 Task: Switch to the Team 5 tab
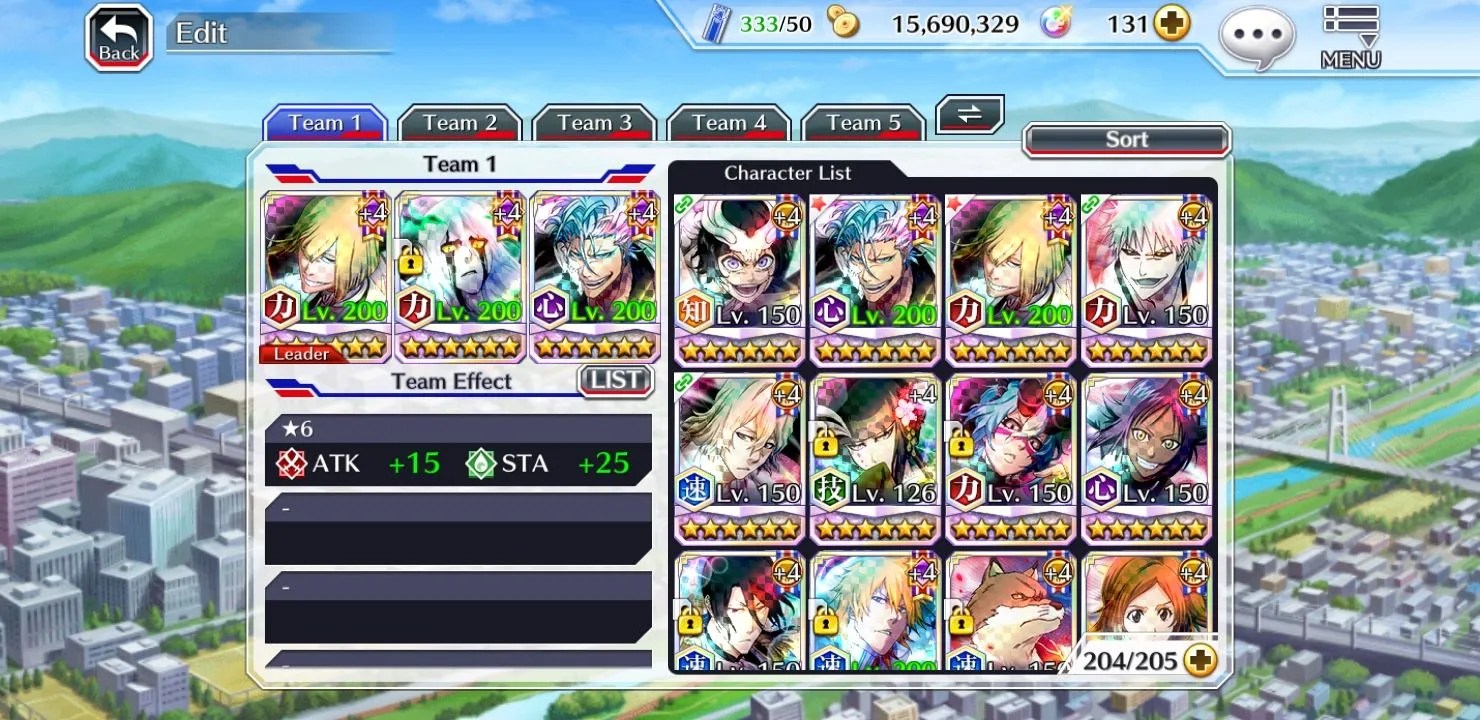863,124
